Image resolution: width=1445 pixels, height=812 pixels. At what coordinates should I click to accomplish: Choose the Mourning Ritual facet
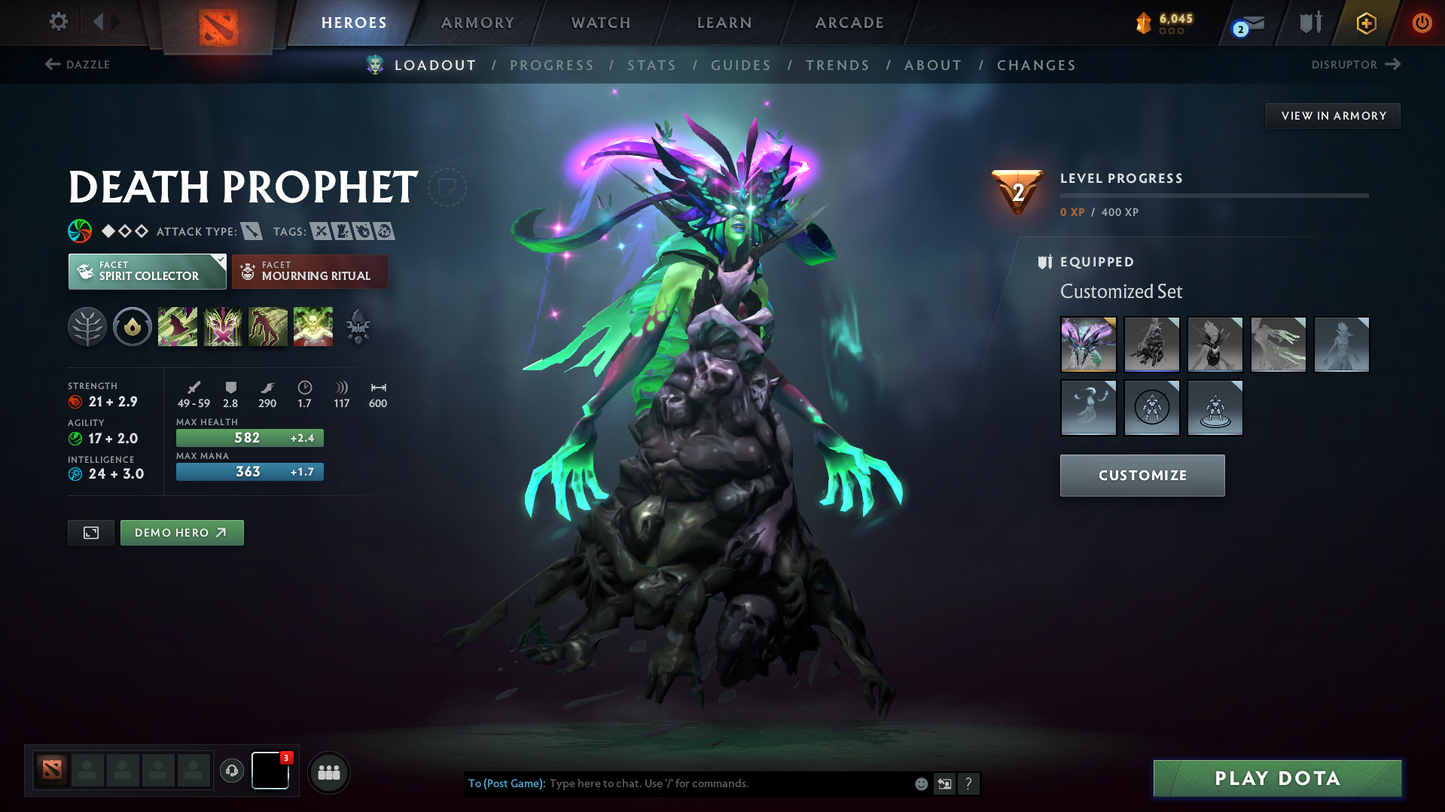tap(309, 271)
